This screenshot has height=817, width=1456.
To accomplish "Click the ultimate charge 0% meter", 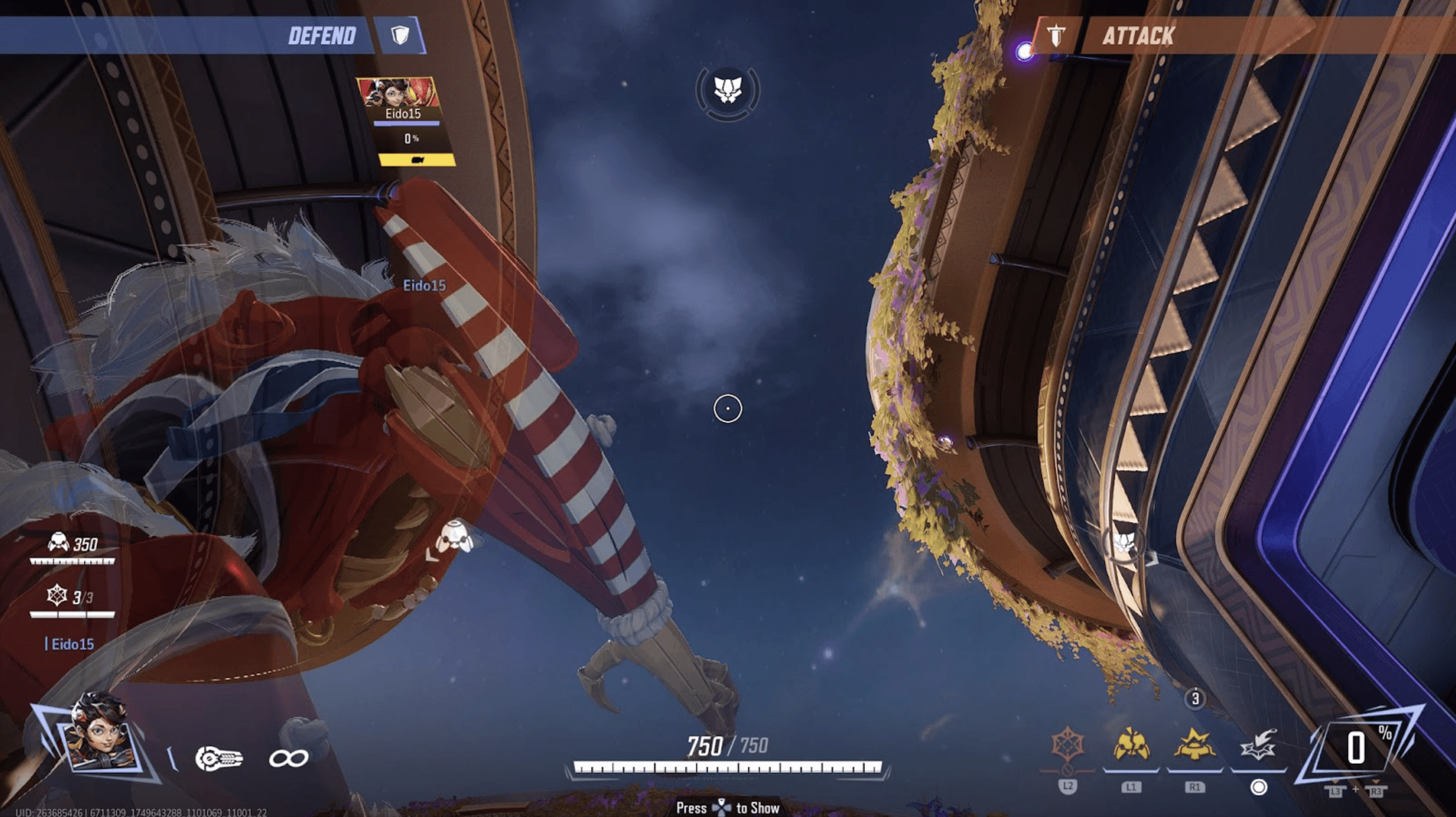I will tap(1359, 748).
